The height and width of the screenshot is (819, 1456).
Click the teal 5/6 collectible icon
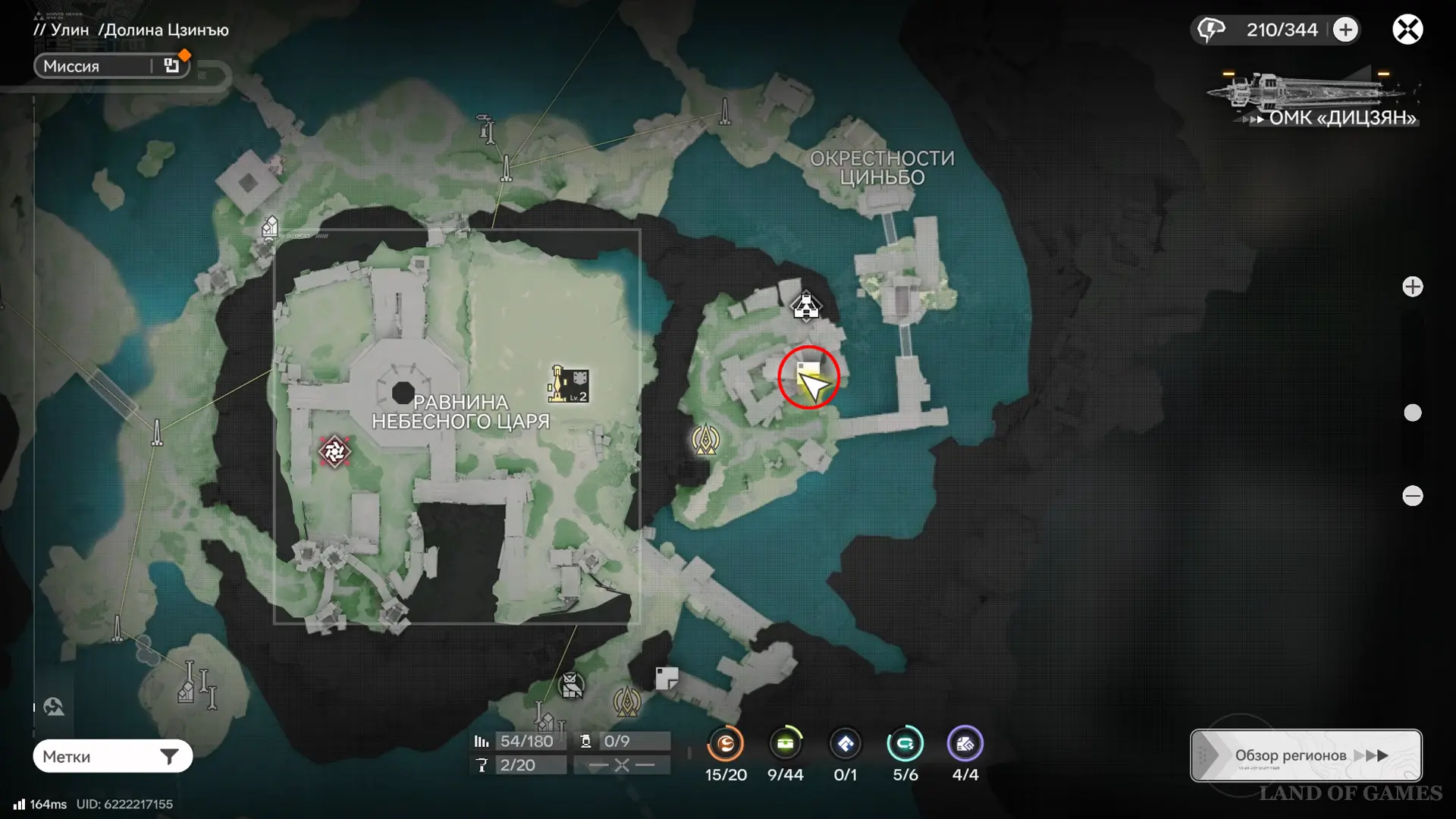pos(905,744)
